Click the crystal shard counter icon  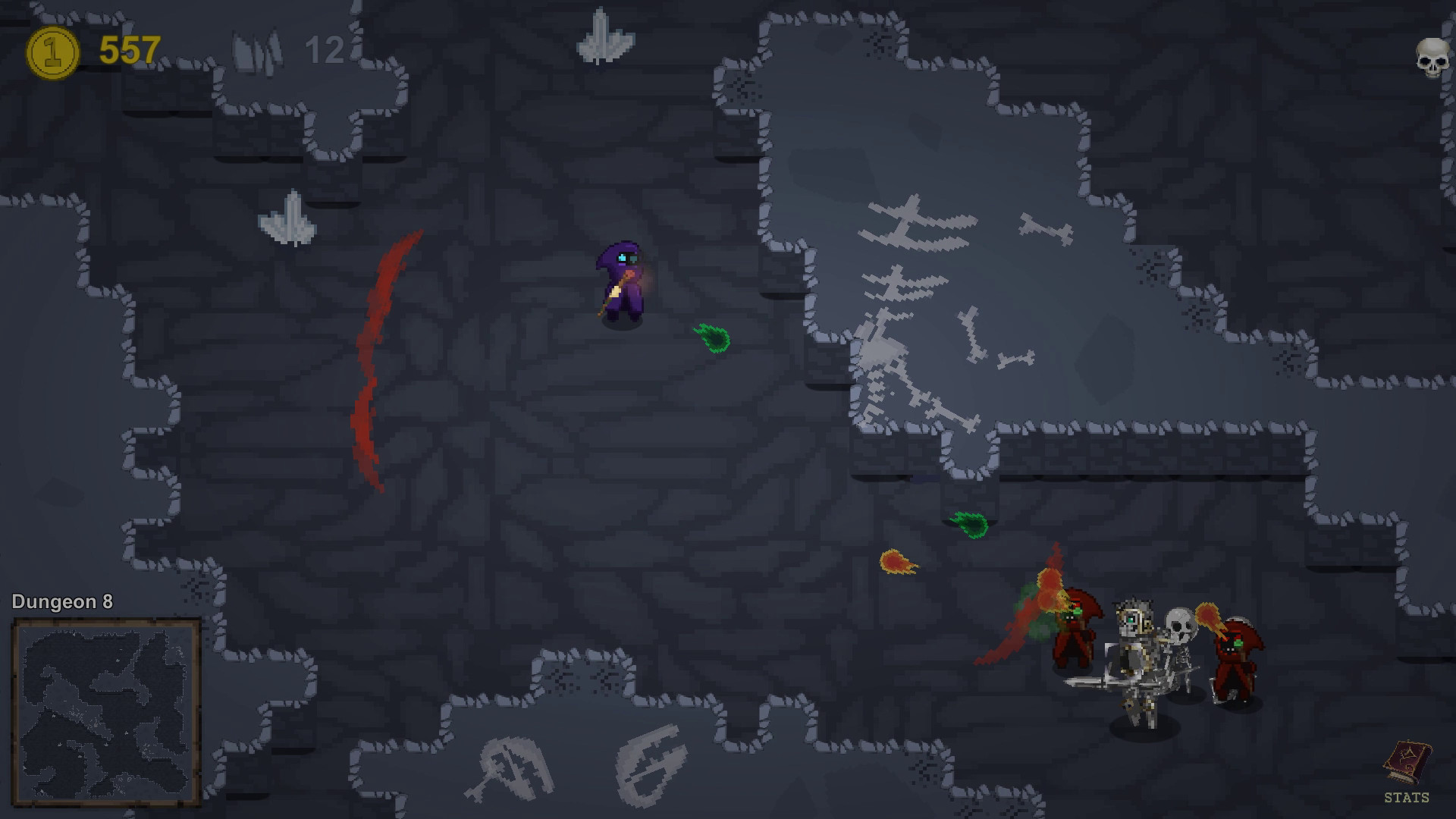pyautogui.click(x=258, y=49)
